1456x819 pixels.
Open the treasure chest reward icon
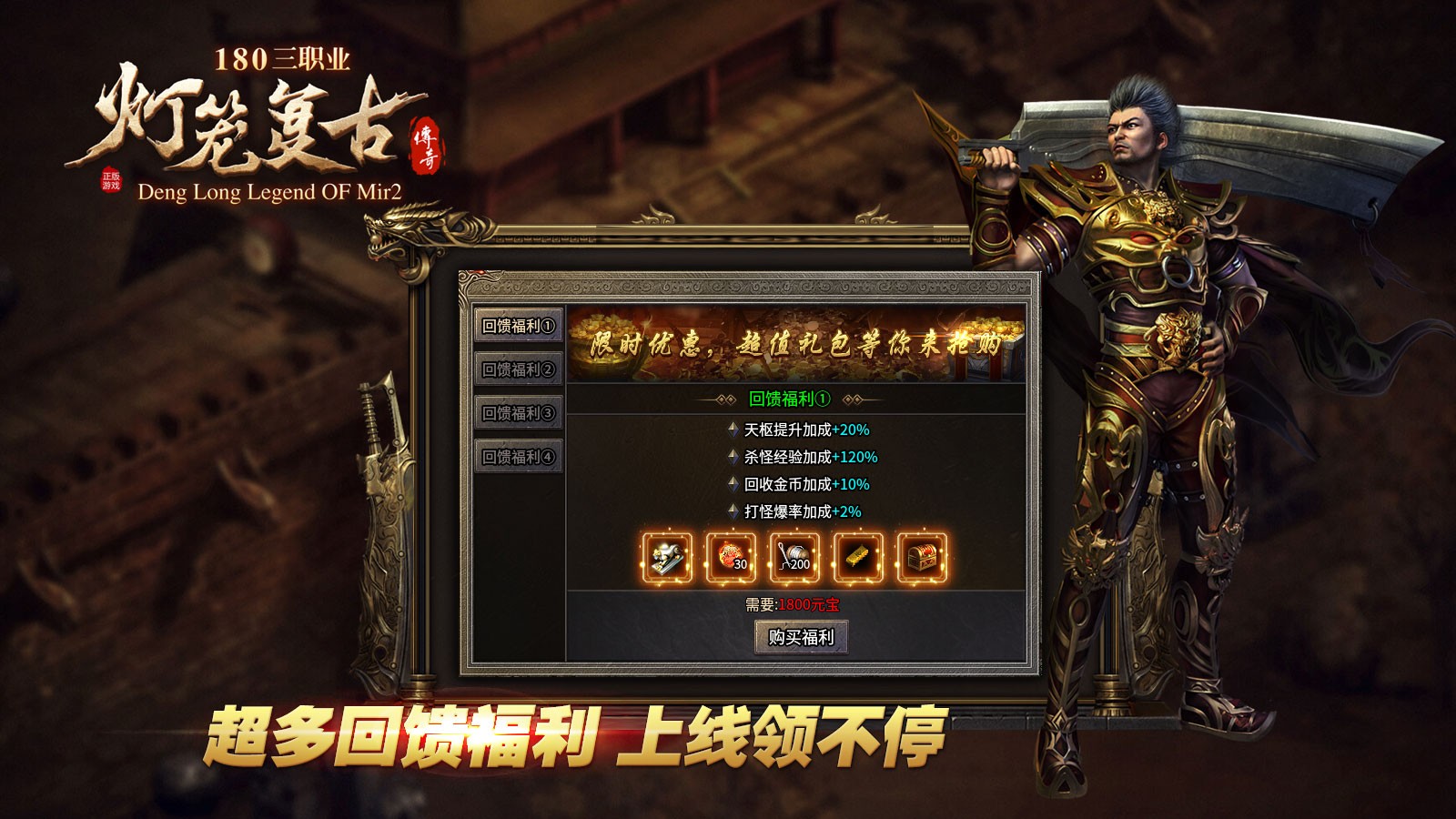[x=919, y=557]
